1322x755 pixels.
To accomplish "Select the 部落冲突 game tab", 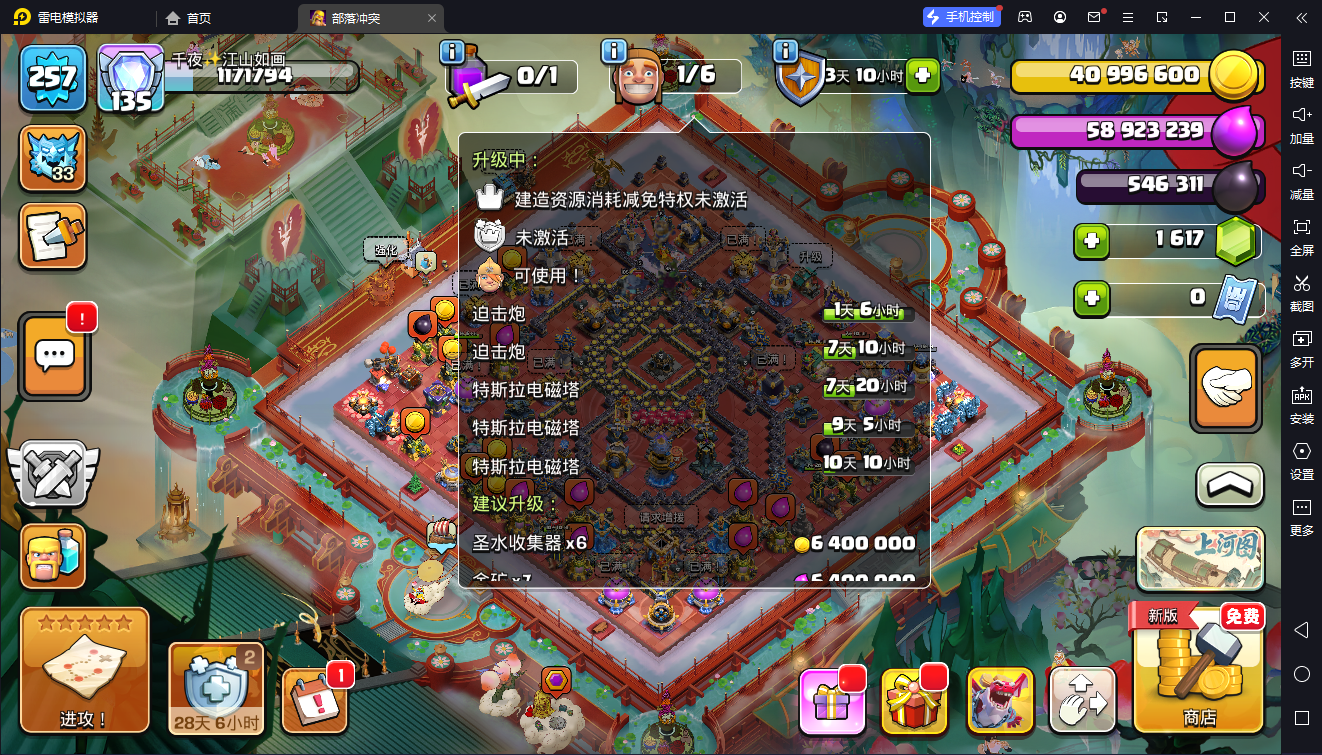I will tap(360, 17).
